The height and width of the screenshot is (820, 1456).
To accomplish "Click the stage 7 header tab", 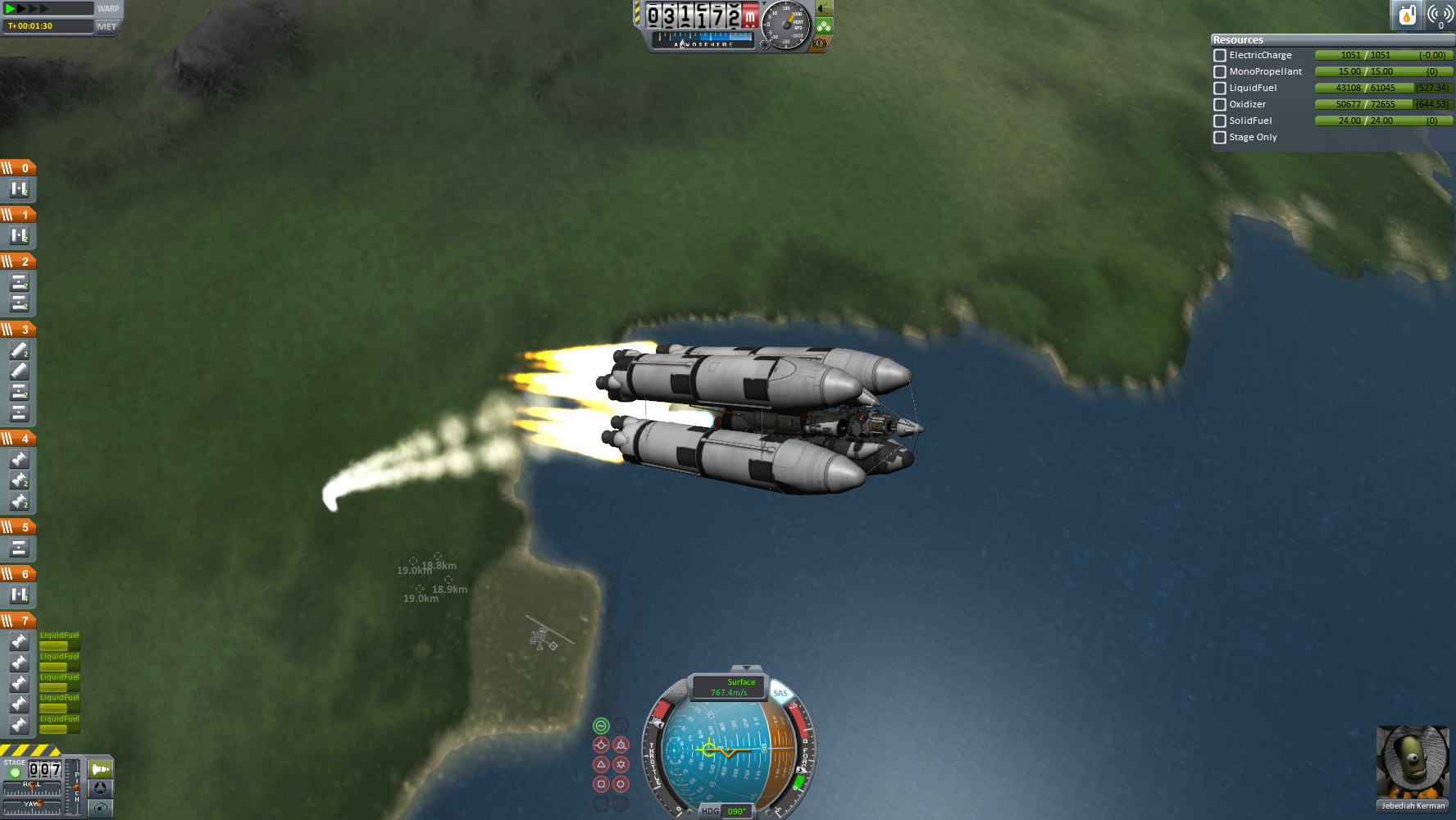I will click(x=18, y=621).
